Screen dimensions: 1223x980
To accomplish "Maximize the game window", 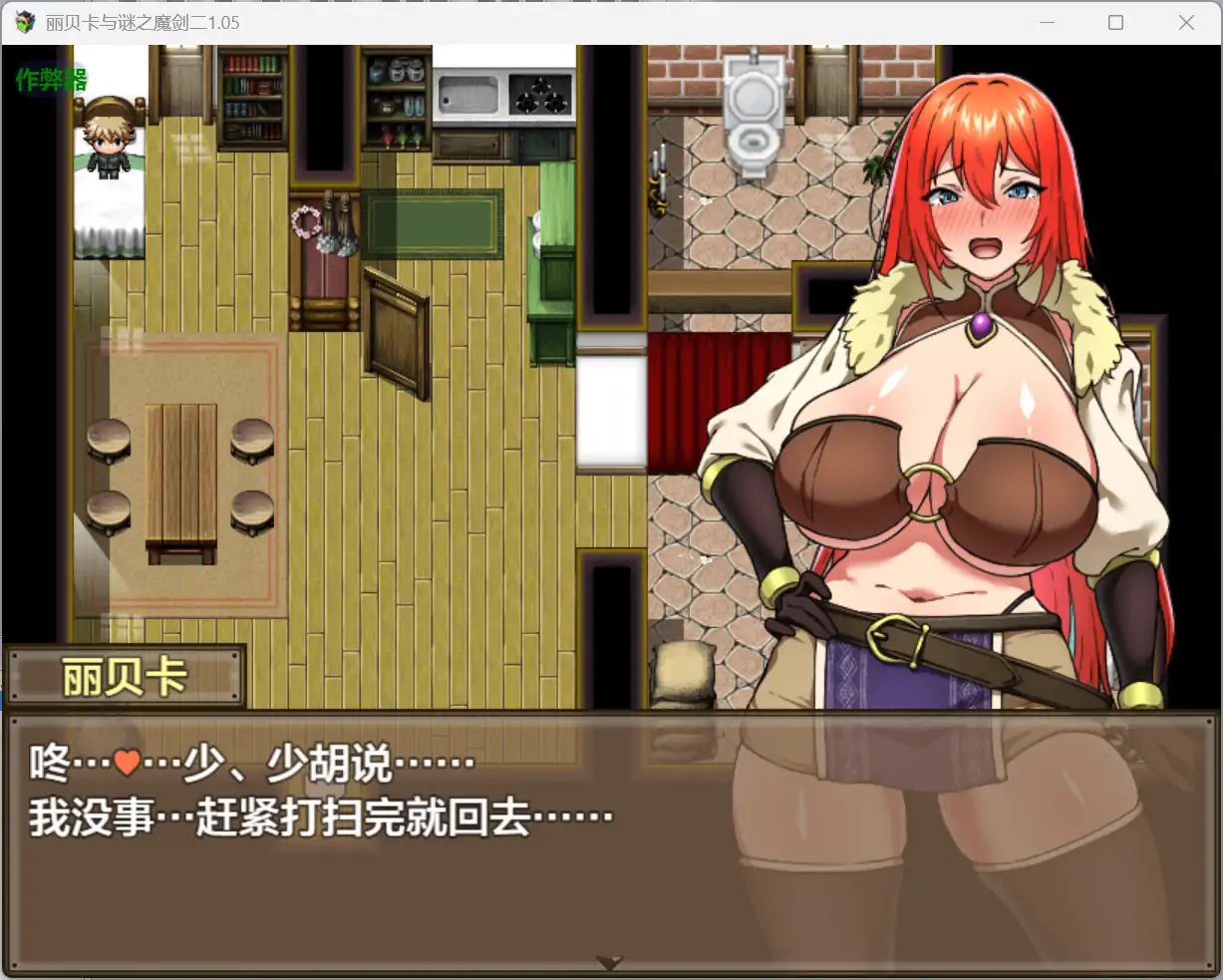I will tap(1115, 23).
